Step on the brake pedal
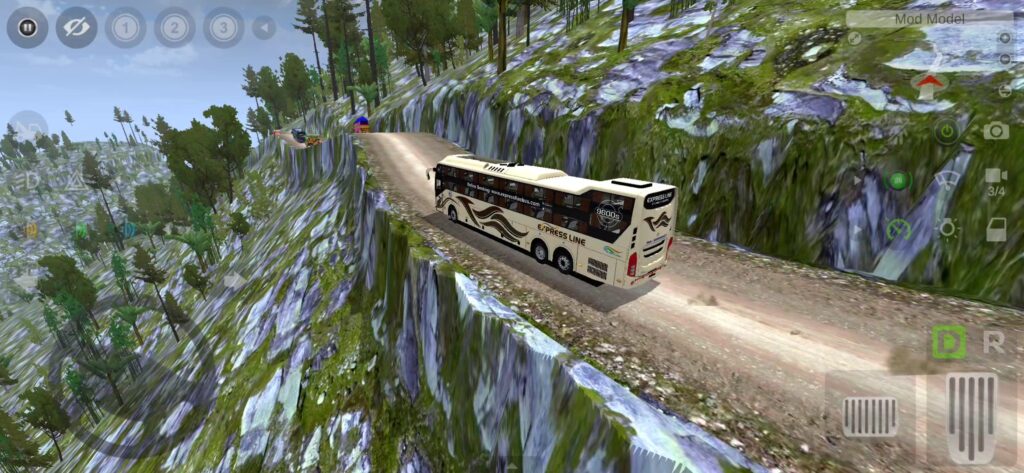The height and width of the screenshot is (473, 1024). [x=869, y=417]
